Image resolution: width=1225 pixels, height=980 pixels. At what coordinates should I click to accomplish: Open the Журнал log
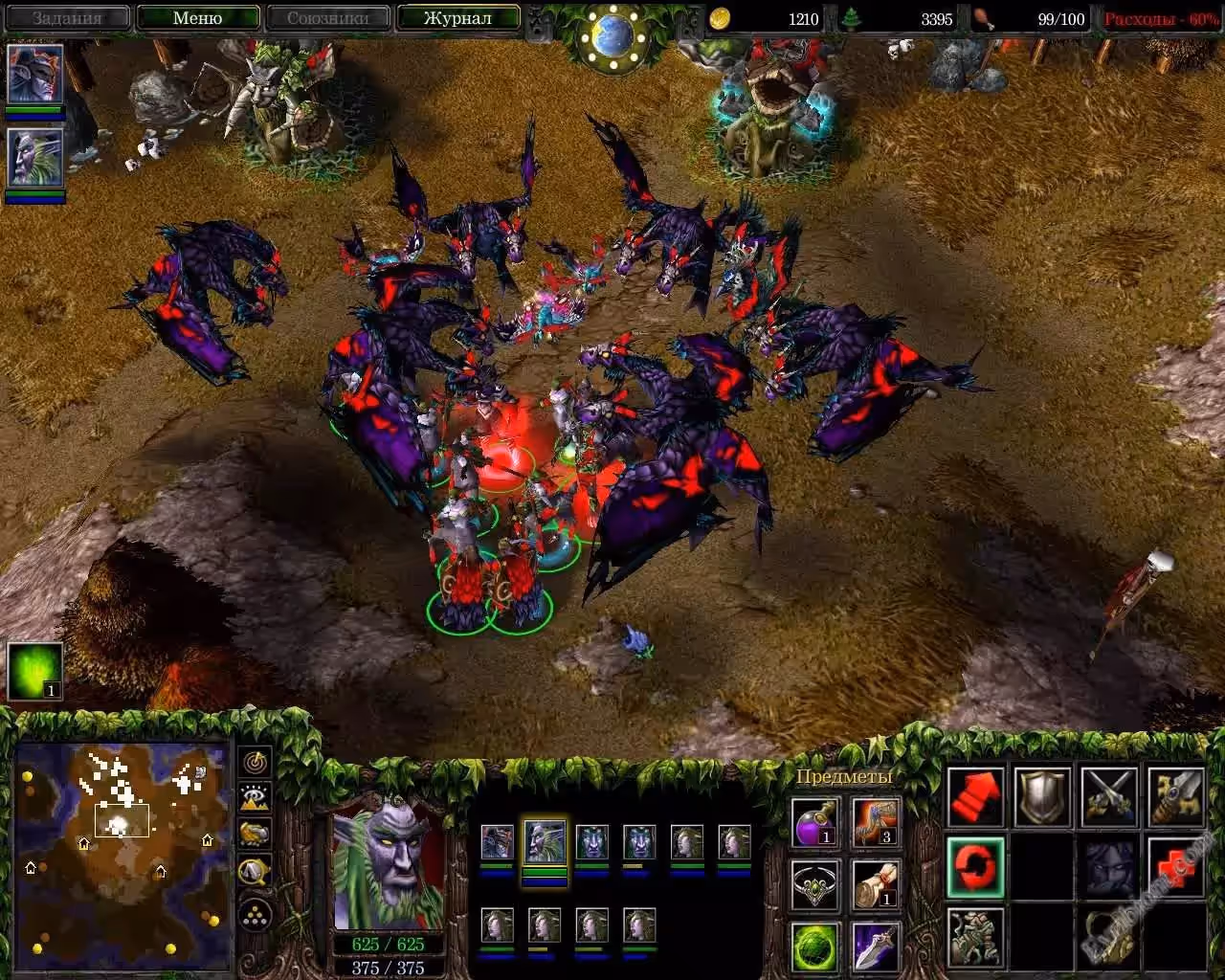pos(457,18)
